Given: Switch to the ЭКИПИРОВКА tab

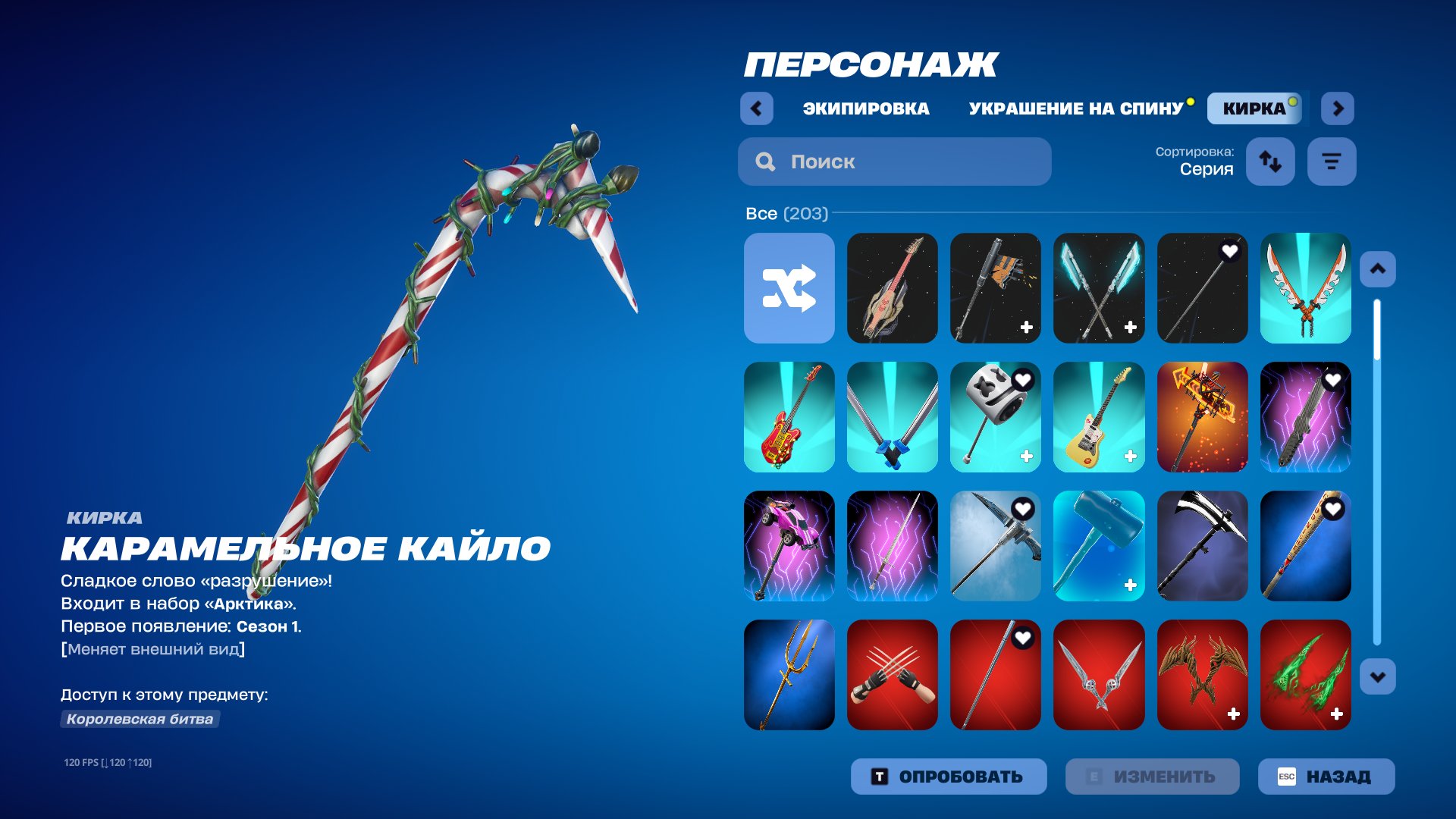Looking at the screenshot, I should [865, 108].
